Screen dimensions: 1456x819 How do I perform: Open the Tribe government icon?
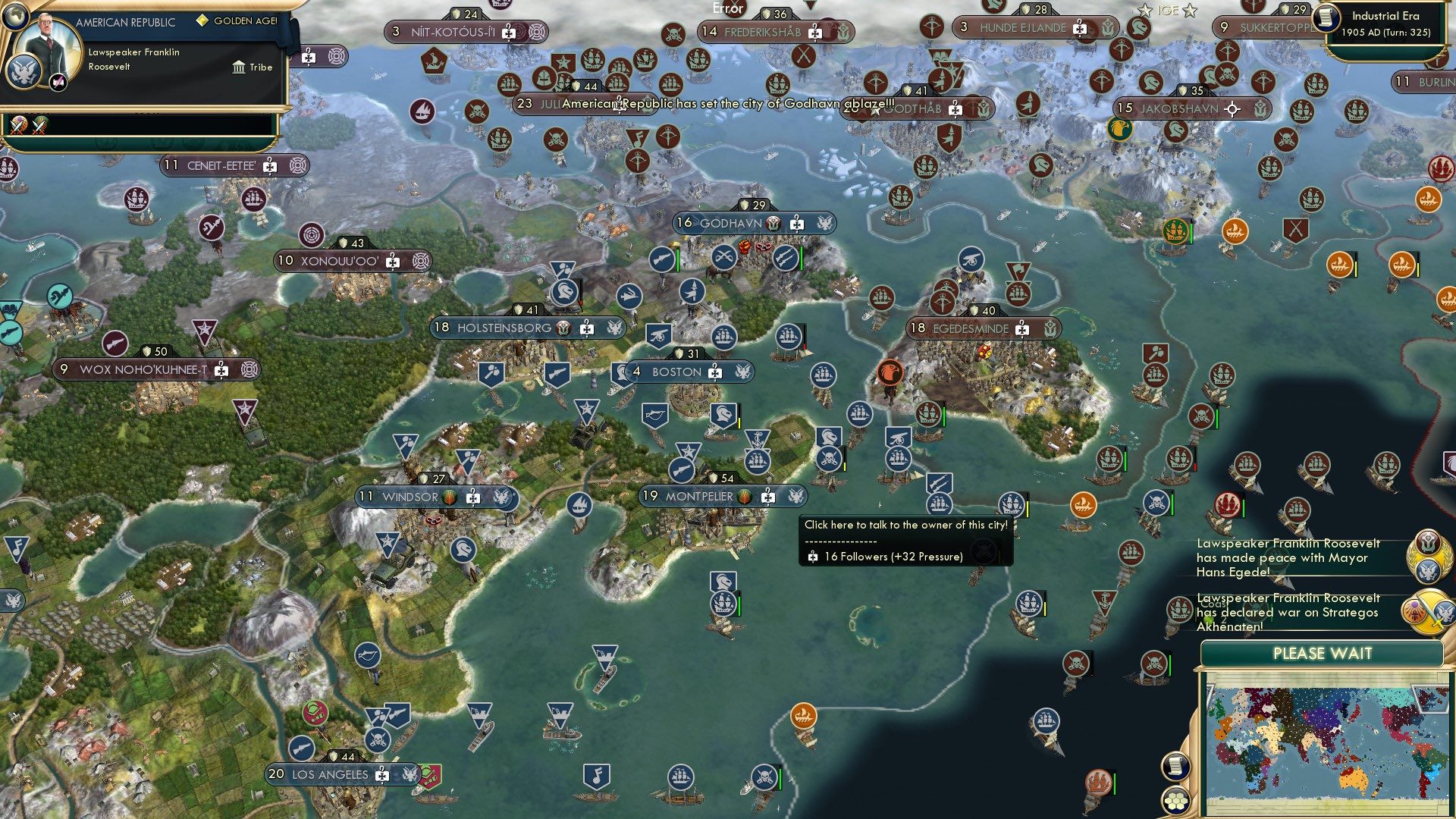tap(239, 67)
